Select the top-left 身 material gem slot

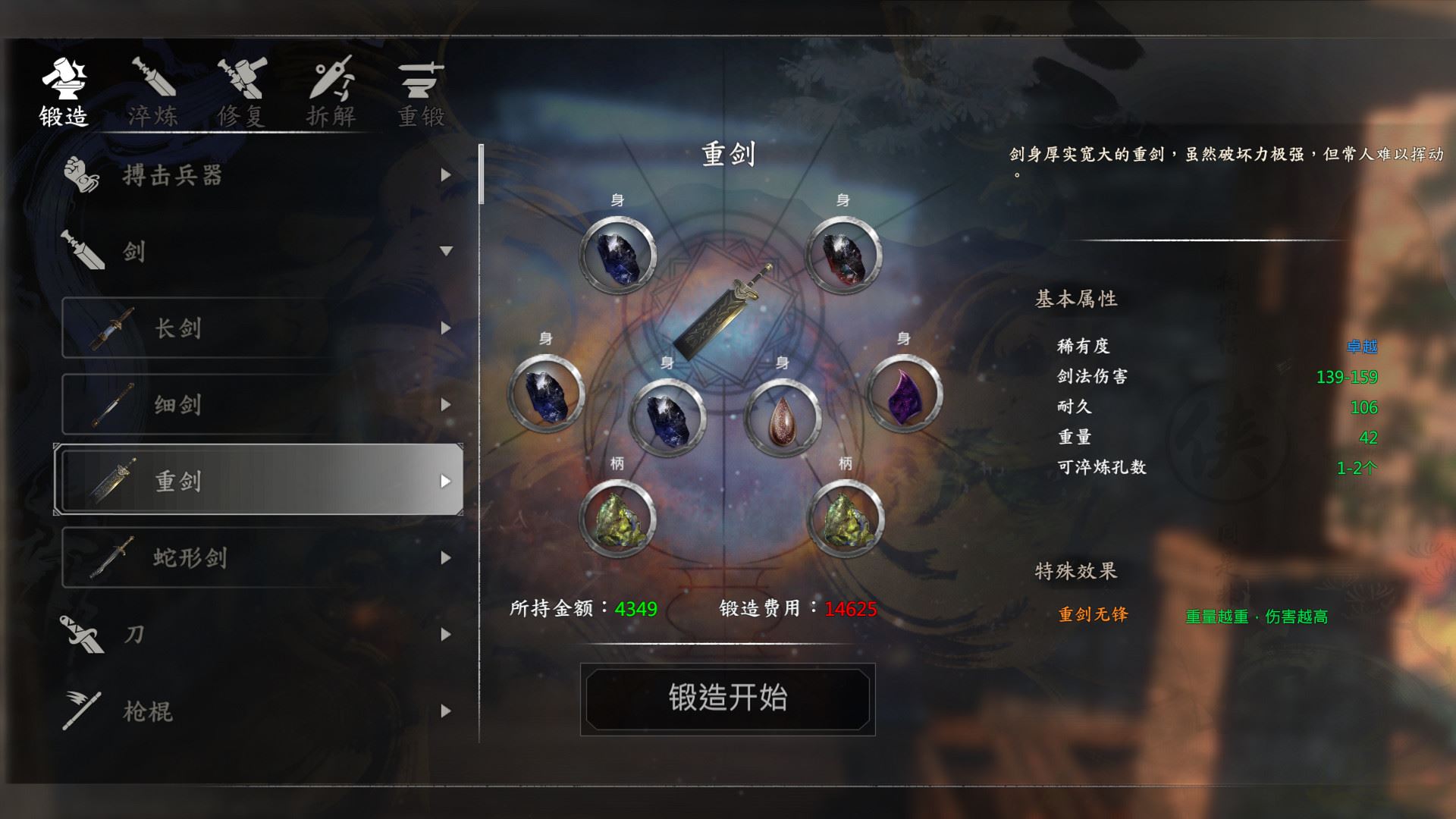pyautogui.click(x=618, y=256)
